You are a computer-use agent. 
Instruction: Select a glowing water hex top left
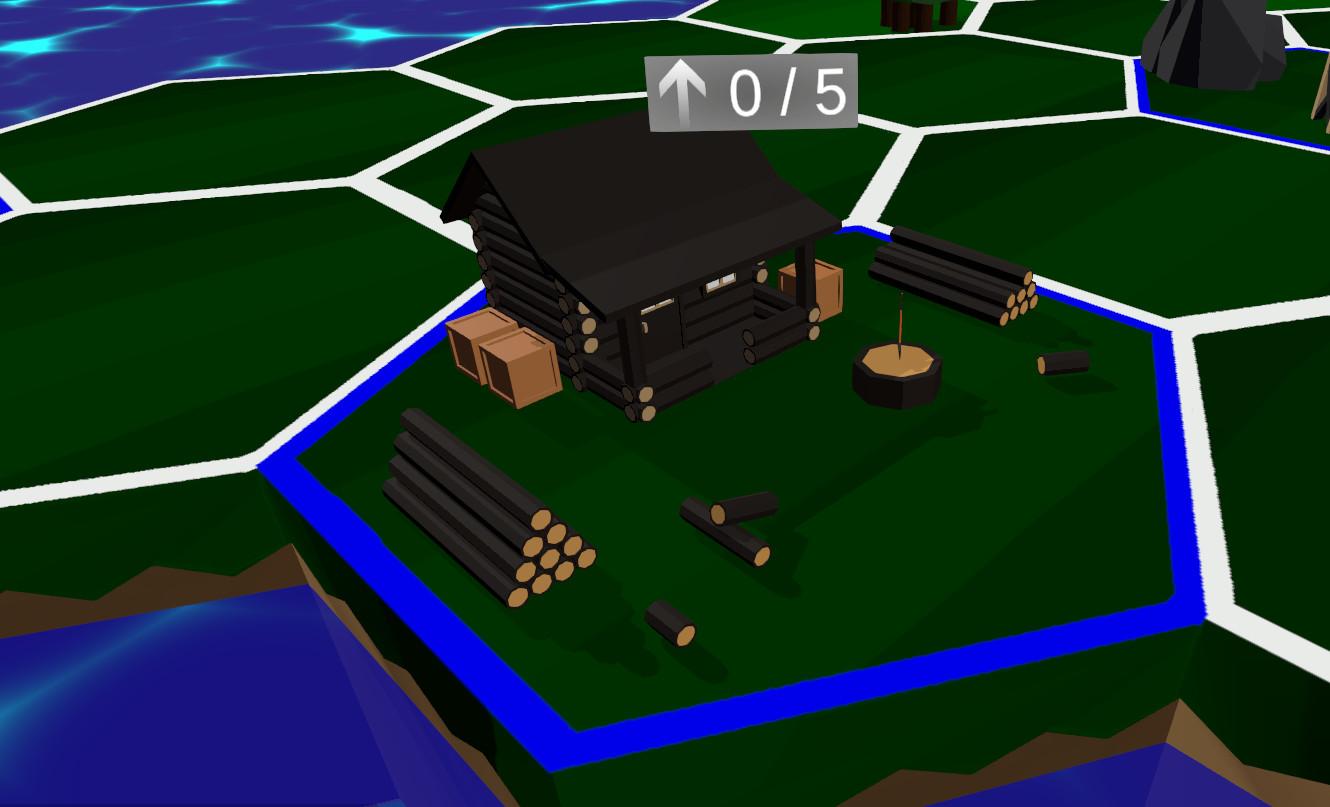point(120,40)
